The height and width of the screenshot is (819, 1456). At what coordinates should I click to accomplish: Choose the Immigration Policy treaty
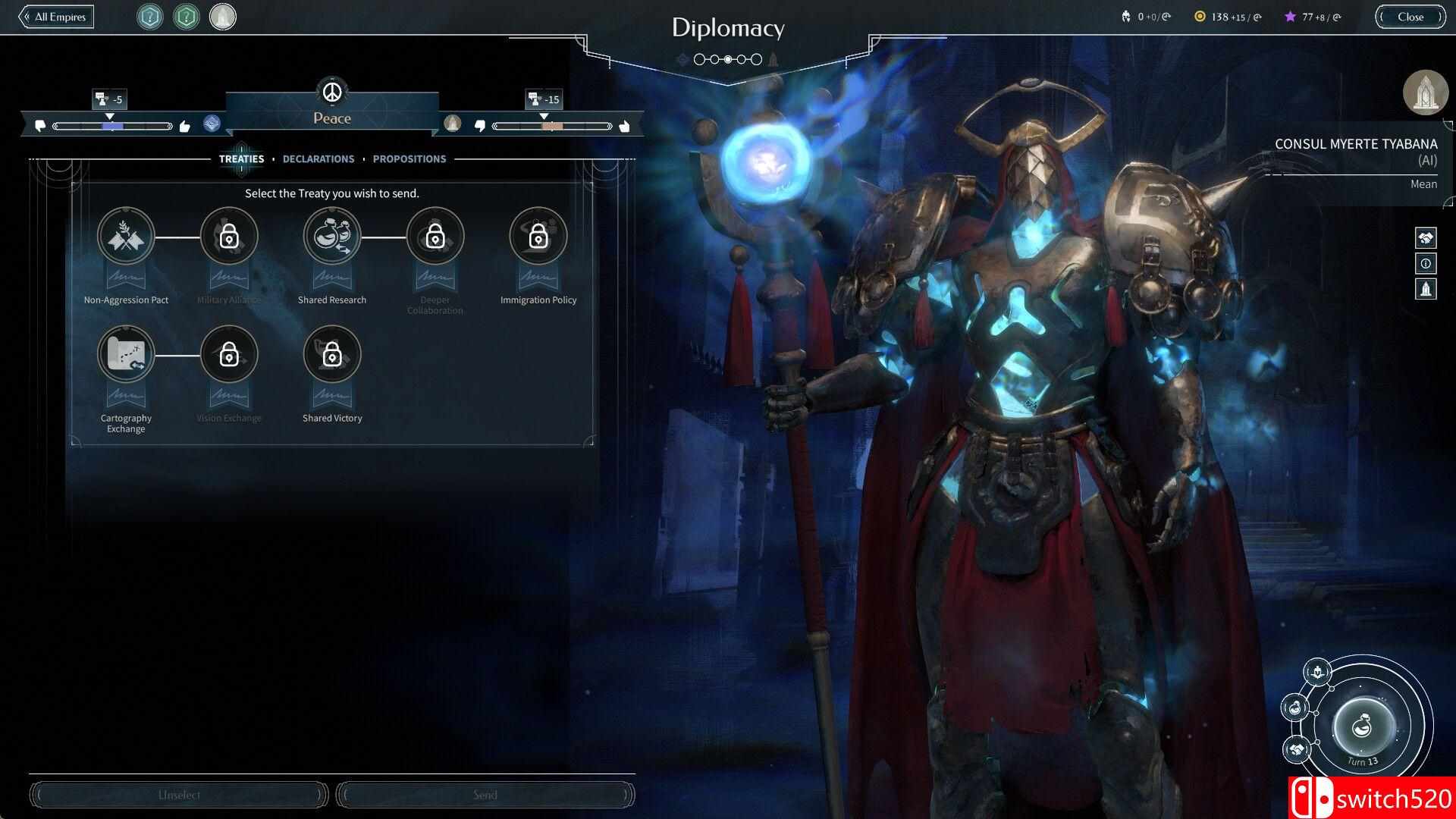pos(538,236)
